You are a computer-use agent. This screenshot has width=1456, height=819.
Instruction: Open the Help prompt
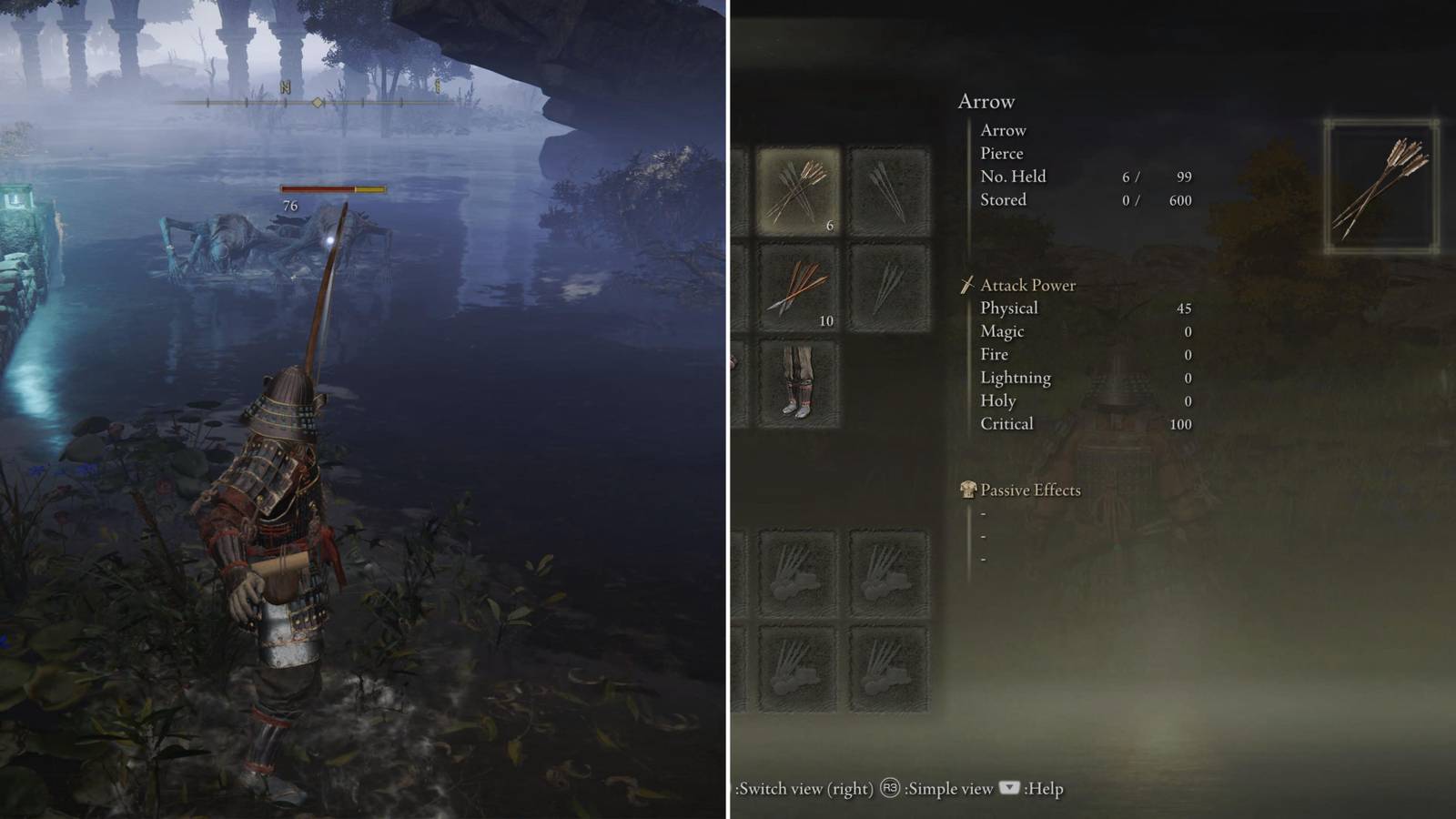pyautogui.click(x=1045, y=790)
